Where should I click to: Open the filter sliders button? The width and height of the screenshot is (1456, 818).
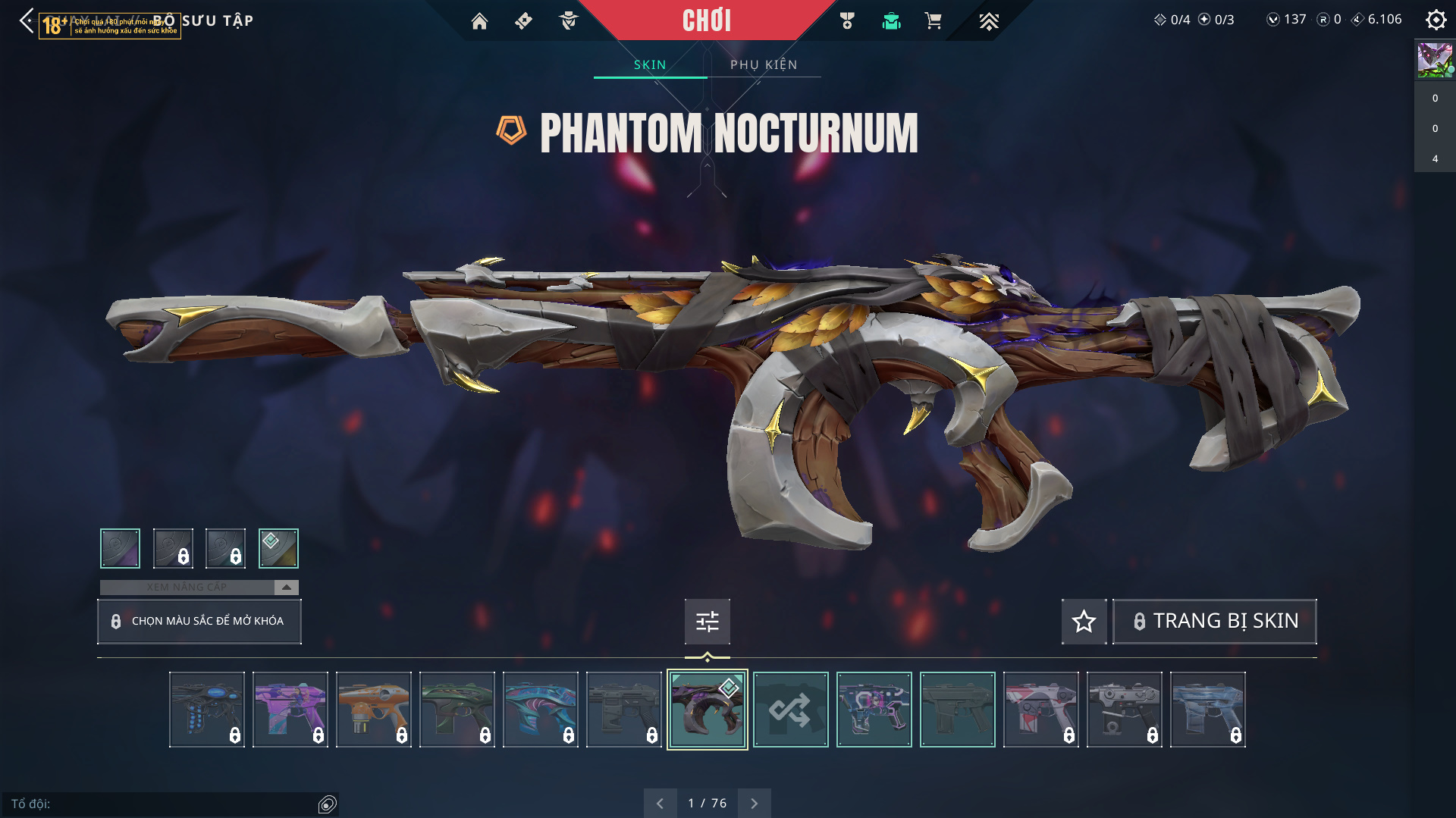tap(707, 622)
